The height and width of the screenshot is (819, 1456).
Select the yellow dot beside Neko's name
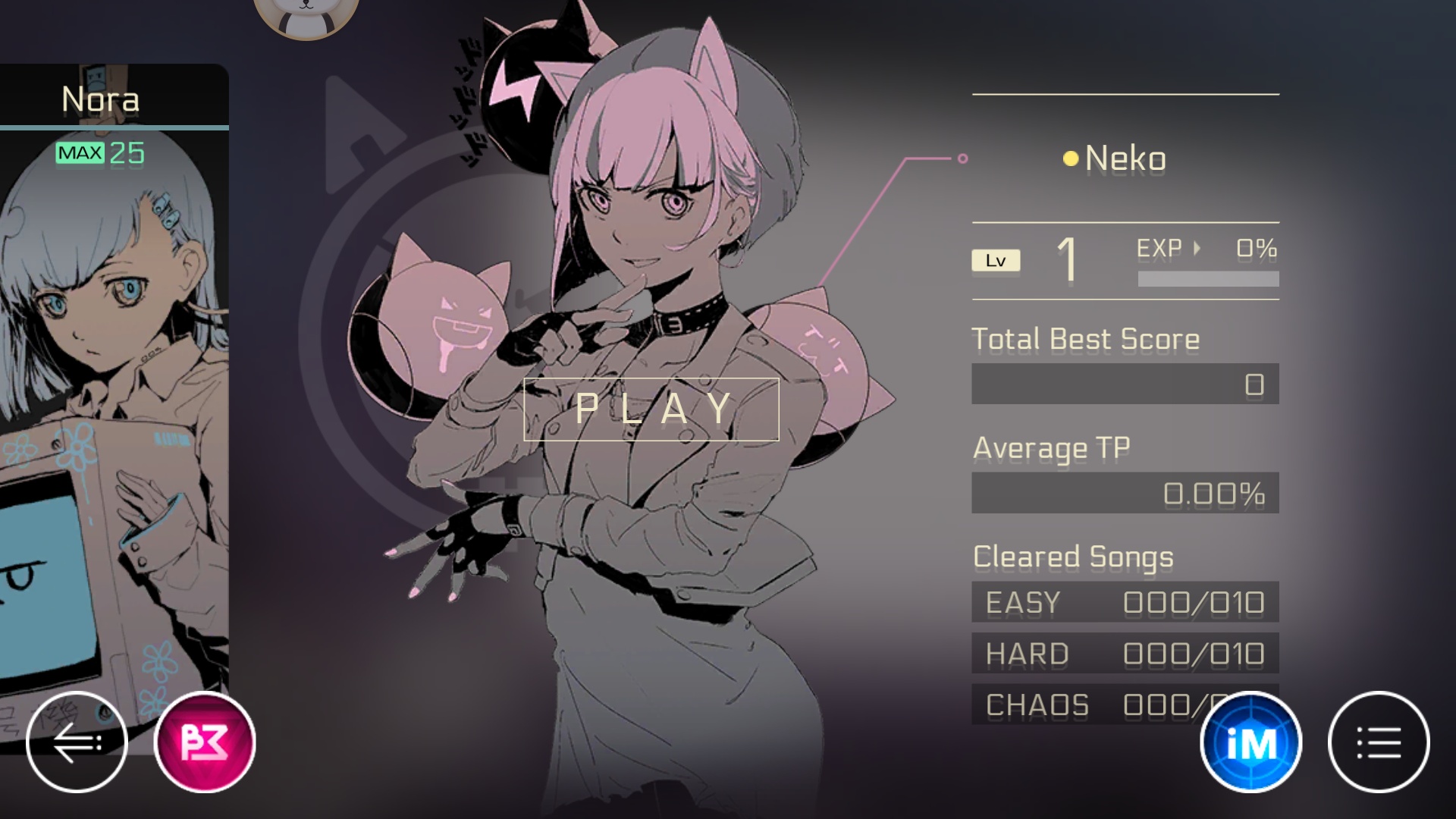point(1070,158)
